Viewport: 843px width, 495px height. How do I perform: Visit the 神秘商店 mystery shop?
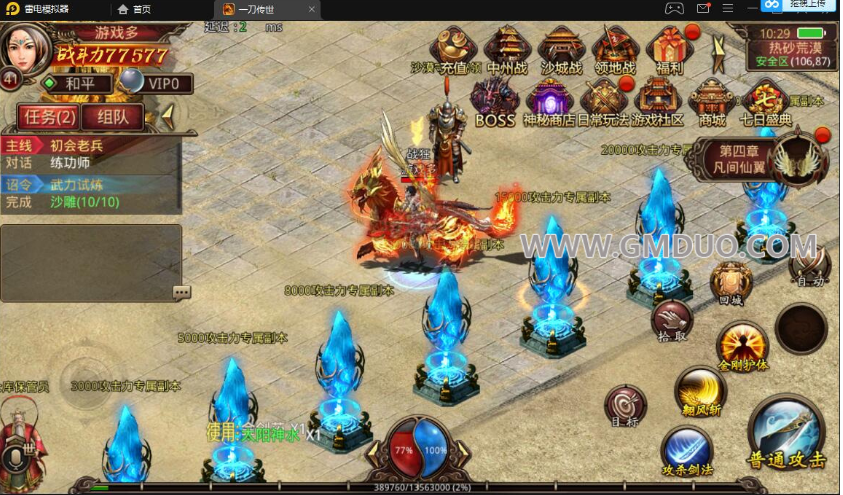549,103
